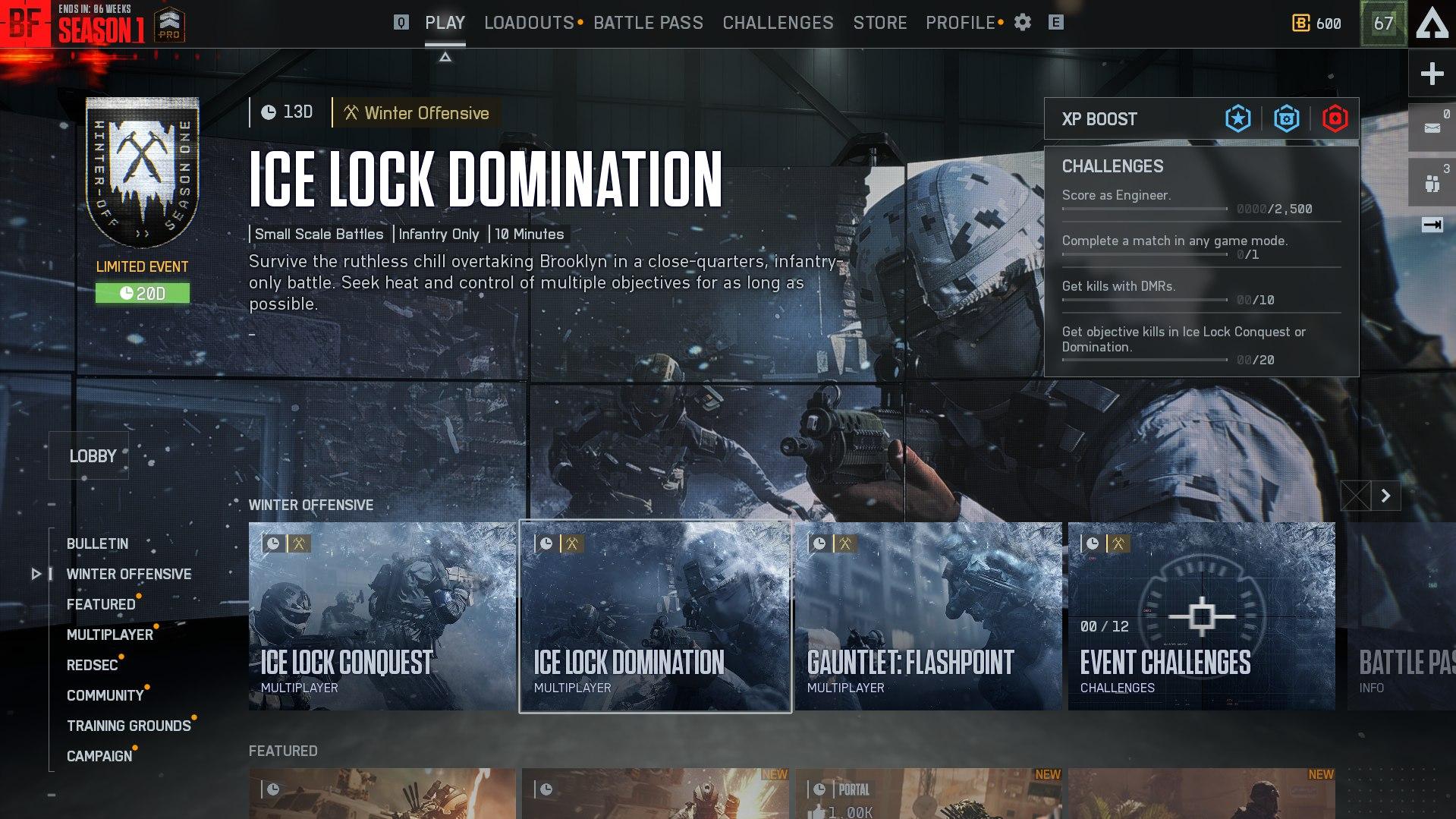Choose the Ice Lock Domination tile
The width and height of the screenshot is (1456, 819).
coord(655,616)
